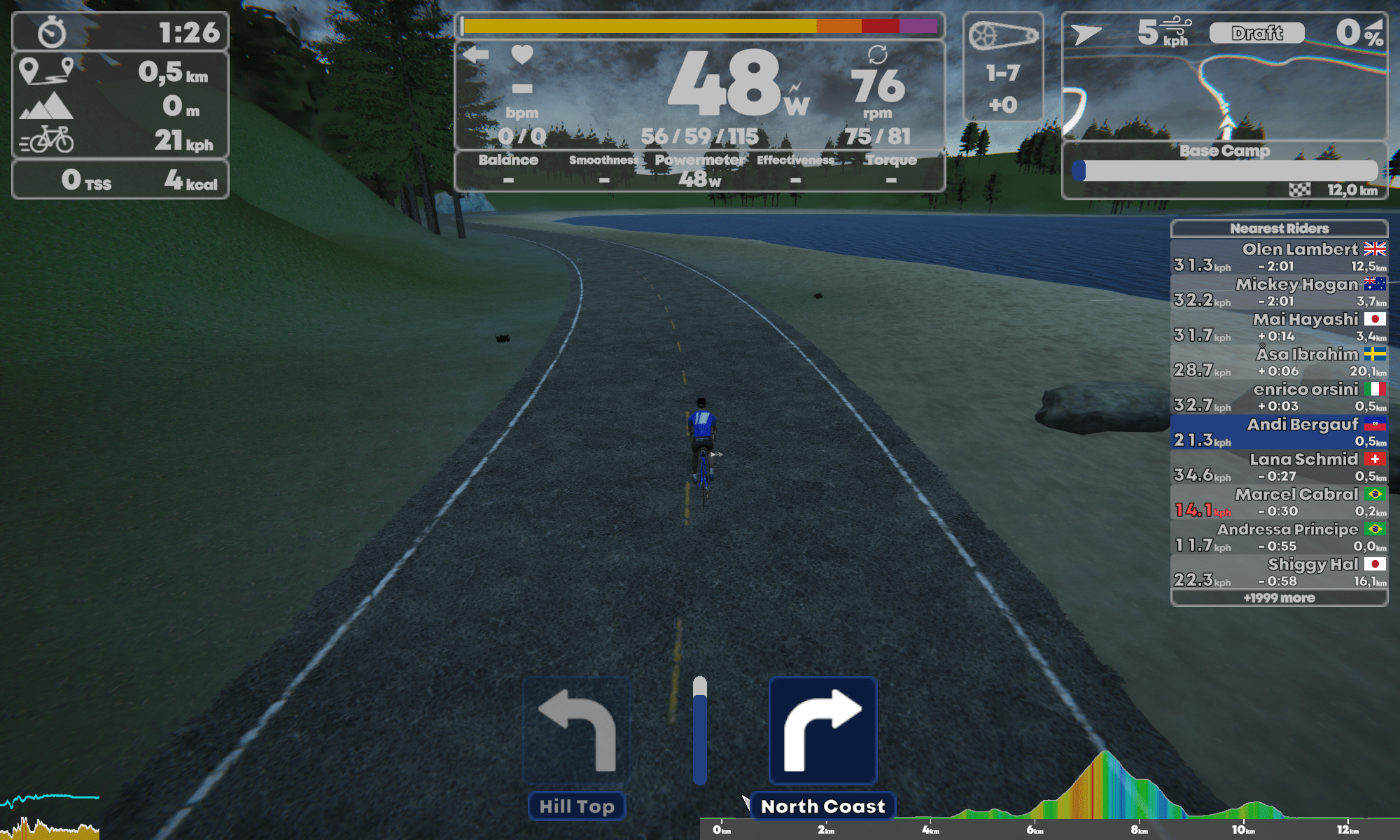Viewport: 1400px width, 840px height.
Task: Click Marcel Cabral's rider entry
Action: point(1279,502)
